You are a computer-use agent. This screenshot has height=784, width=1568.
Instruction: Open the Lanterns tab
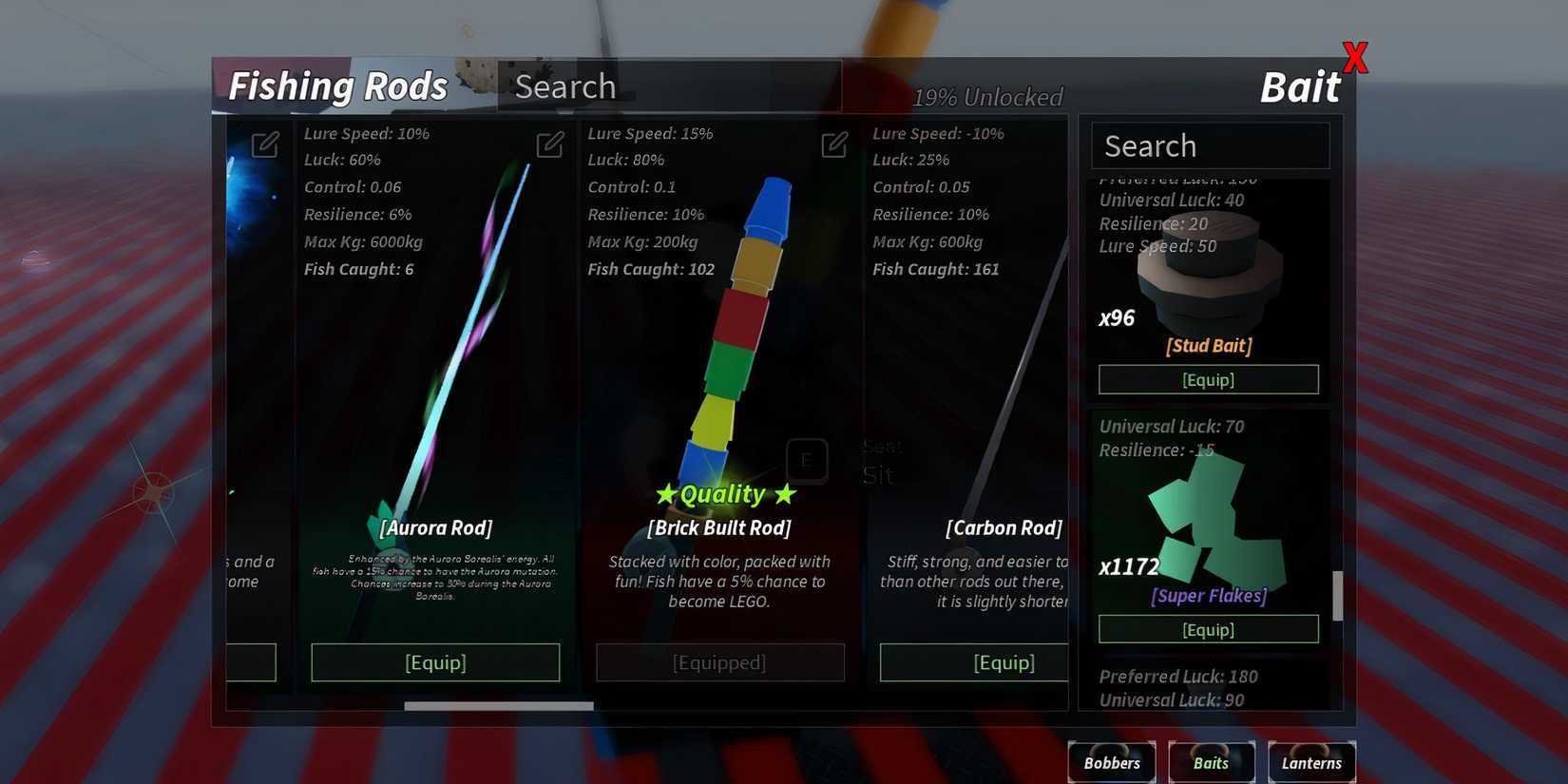1311,762
